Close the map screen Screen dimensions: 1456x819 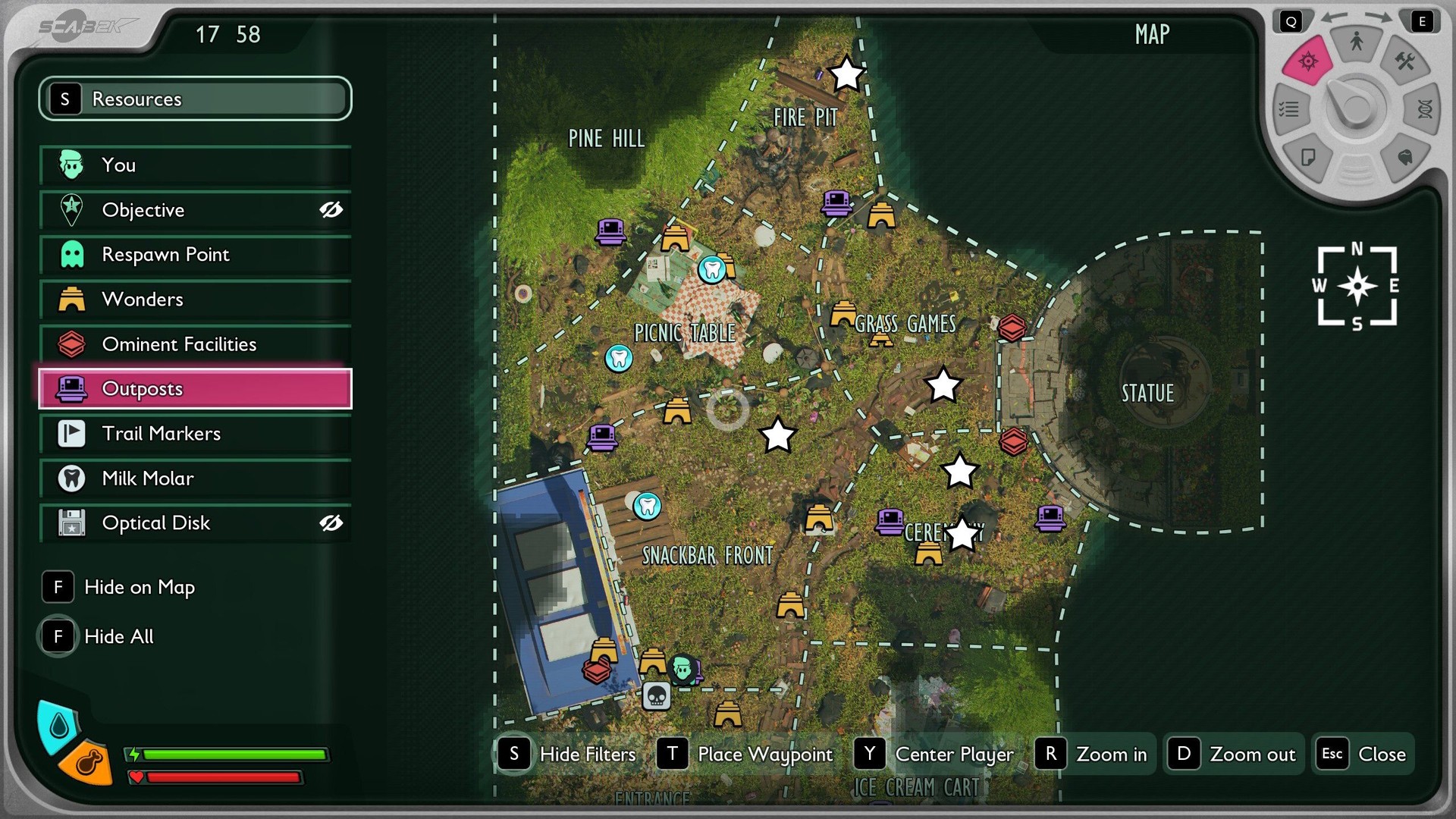(x=1364, y=755)
